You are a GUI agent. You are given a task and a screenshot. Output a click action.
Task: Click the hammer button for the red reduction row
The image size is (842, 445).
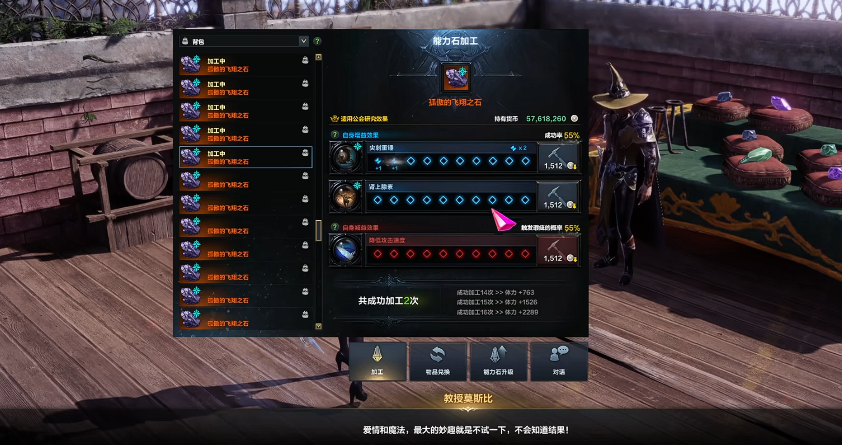coord(558,250)
